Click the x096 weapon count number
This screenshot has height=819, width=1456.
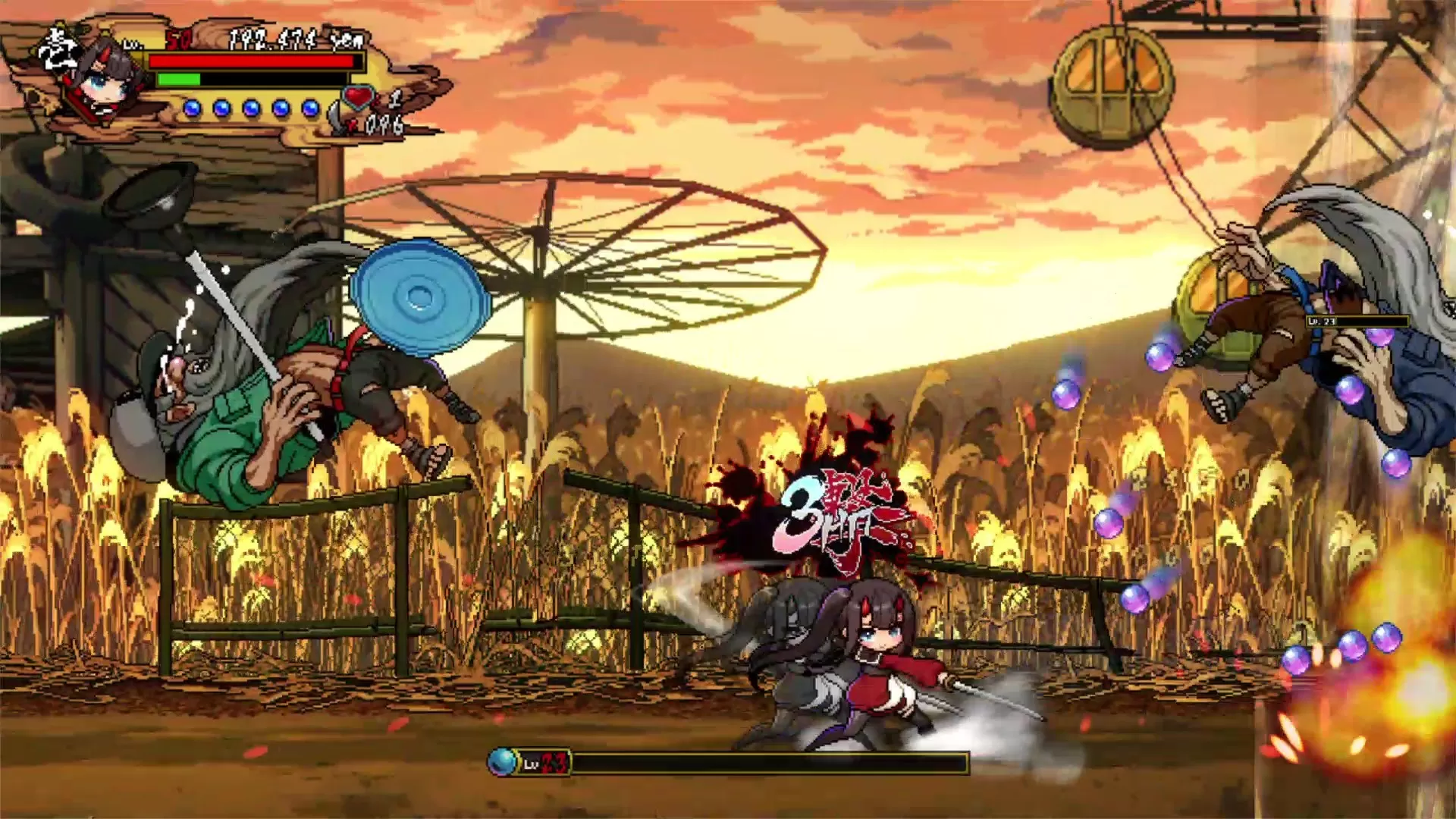[x=383, y=126]
